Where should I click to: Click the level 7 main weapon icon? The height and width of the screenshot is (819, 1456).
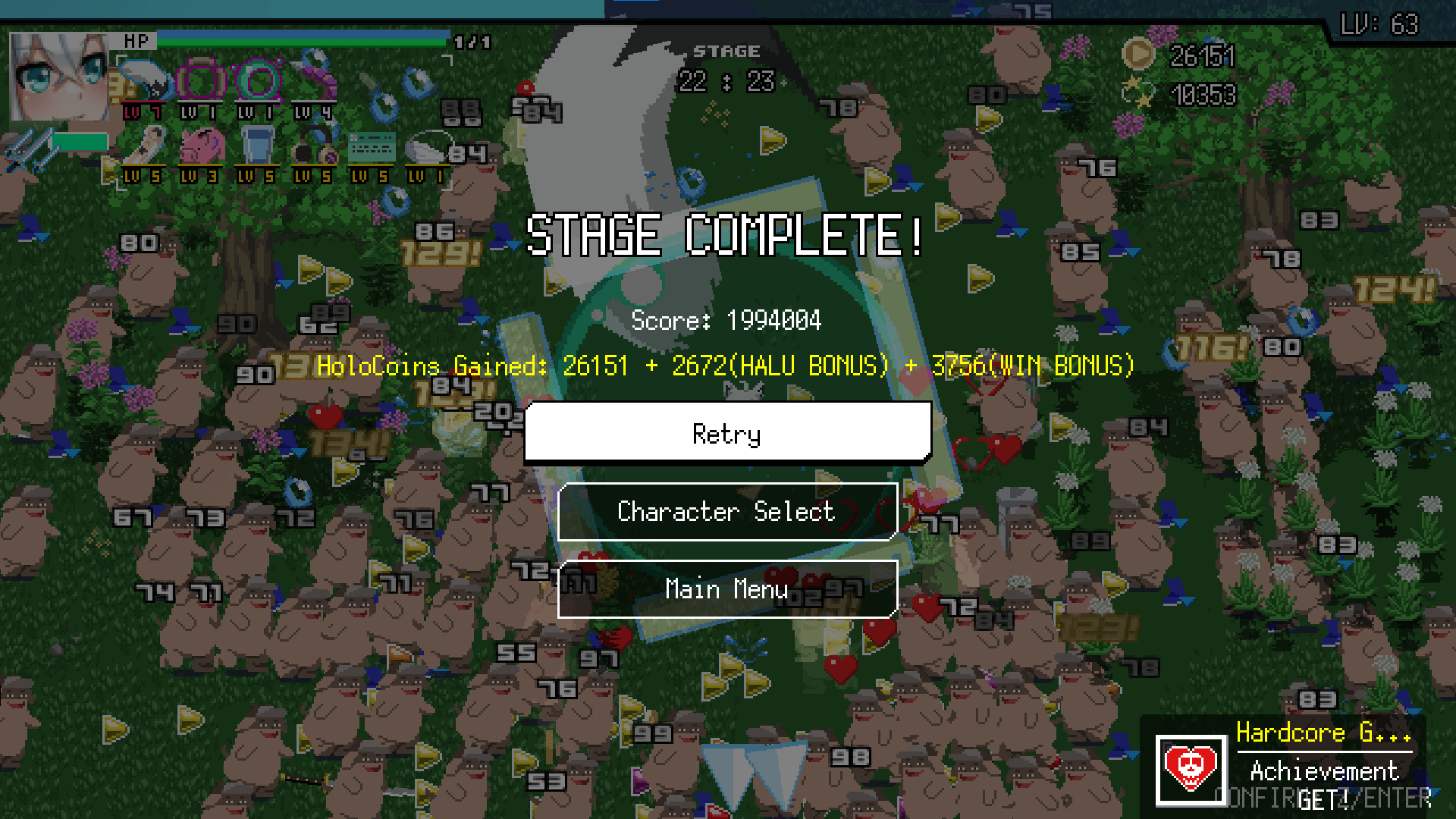(146, 80)
